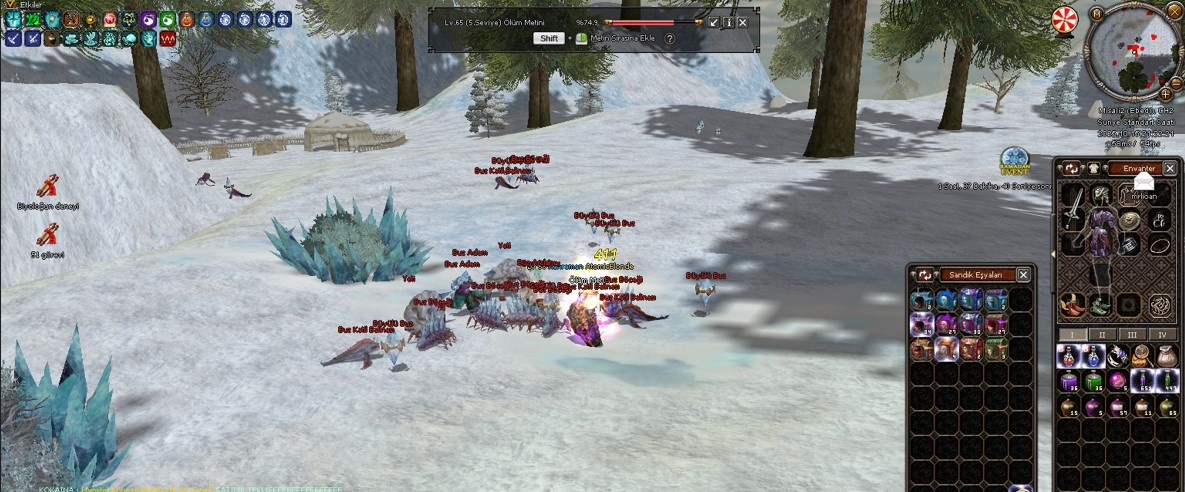Click the Ramadan Event icon

pyautogui.click(x=1015, y=161)
